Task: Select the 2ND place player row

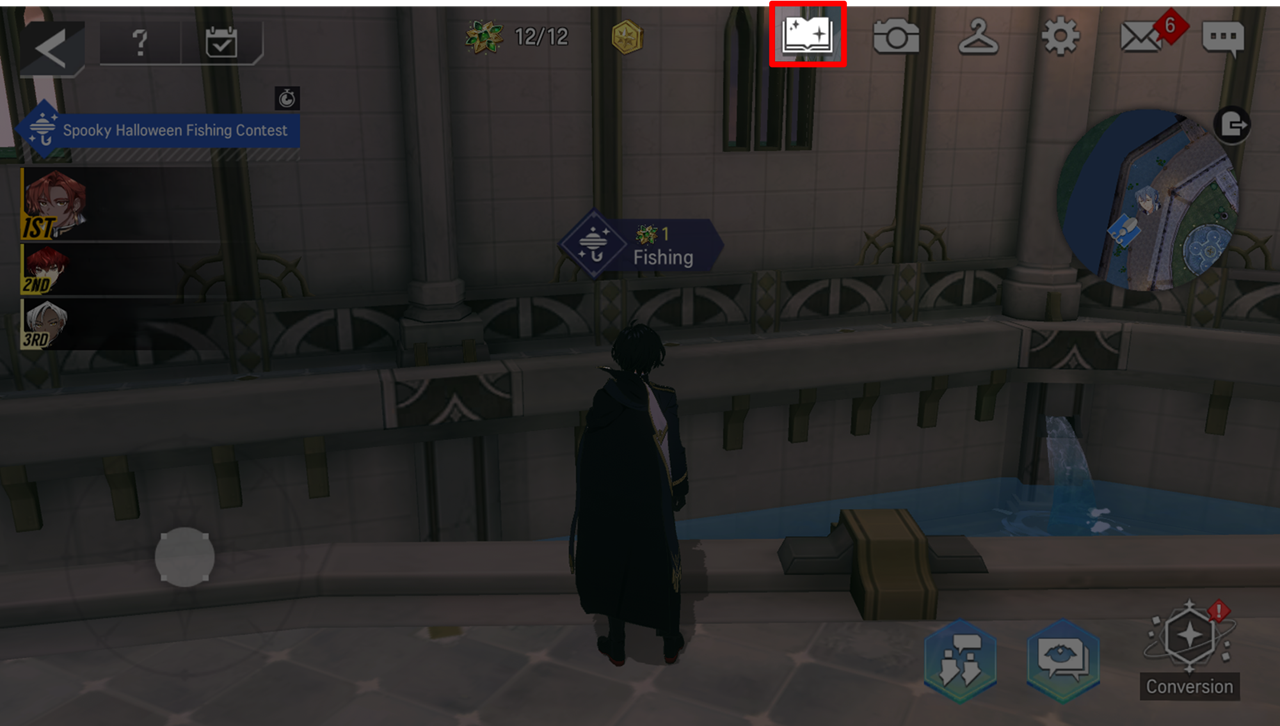Action: [120, 270]
